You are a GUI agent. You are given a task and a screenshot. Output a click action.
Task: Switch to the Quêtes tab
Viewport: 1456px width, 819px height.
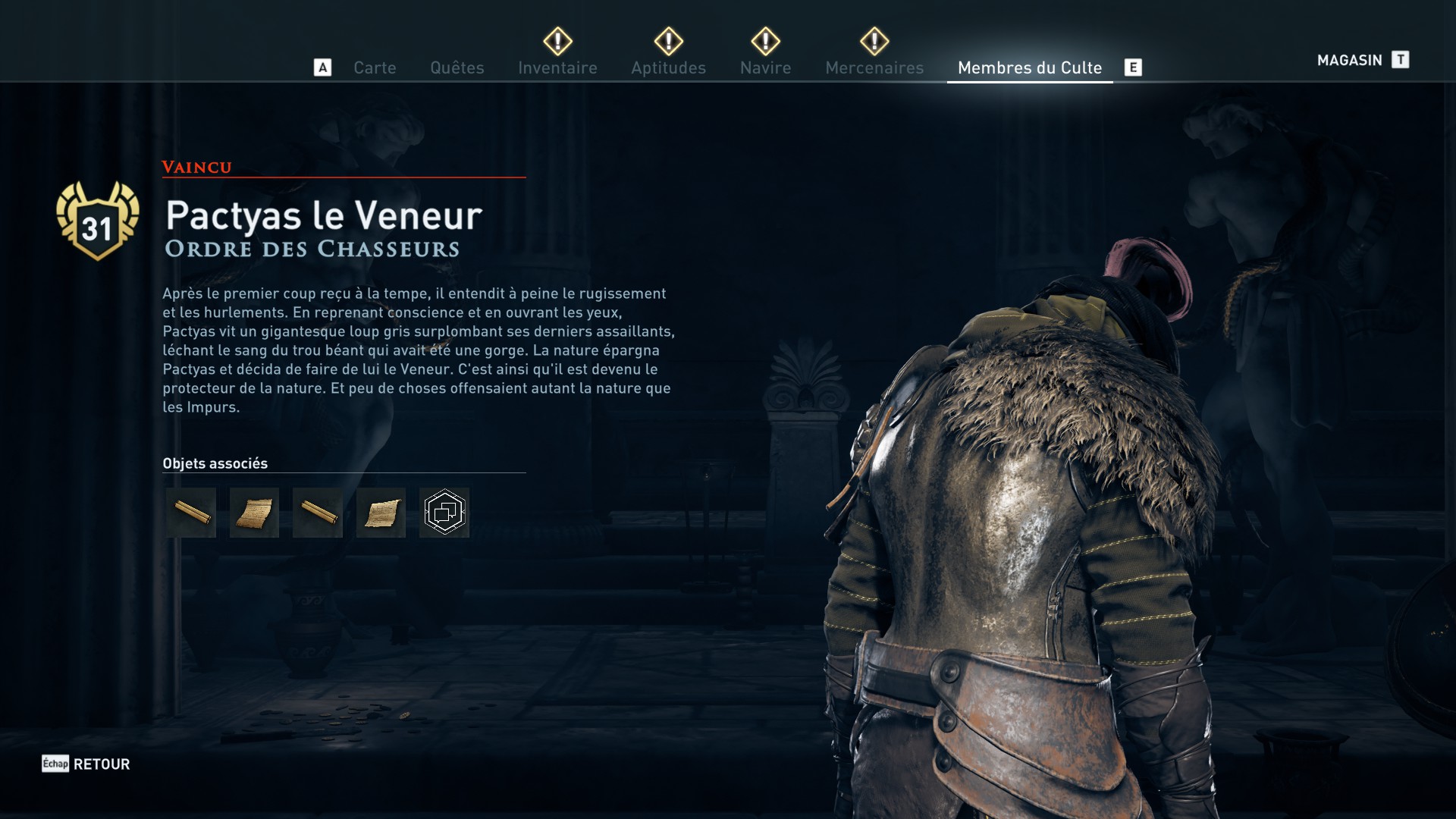[x=457, y=68]
